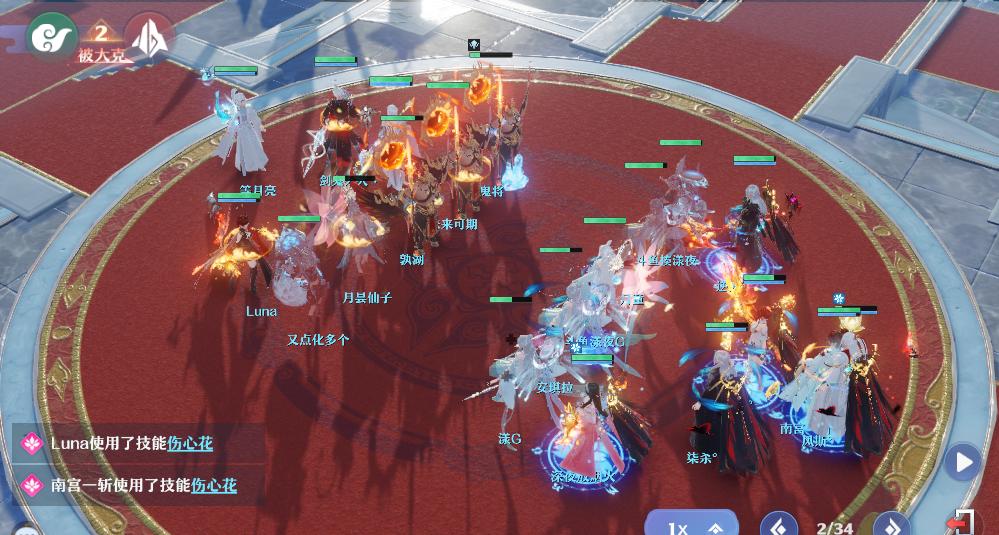Click the red crystal faction icon
The height and width of the screenshot is (535, 999).
point(149,37)
